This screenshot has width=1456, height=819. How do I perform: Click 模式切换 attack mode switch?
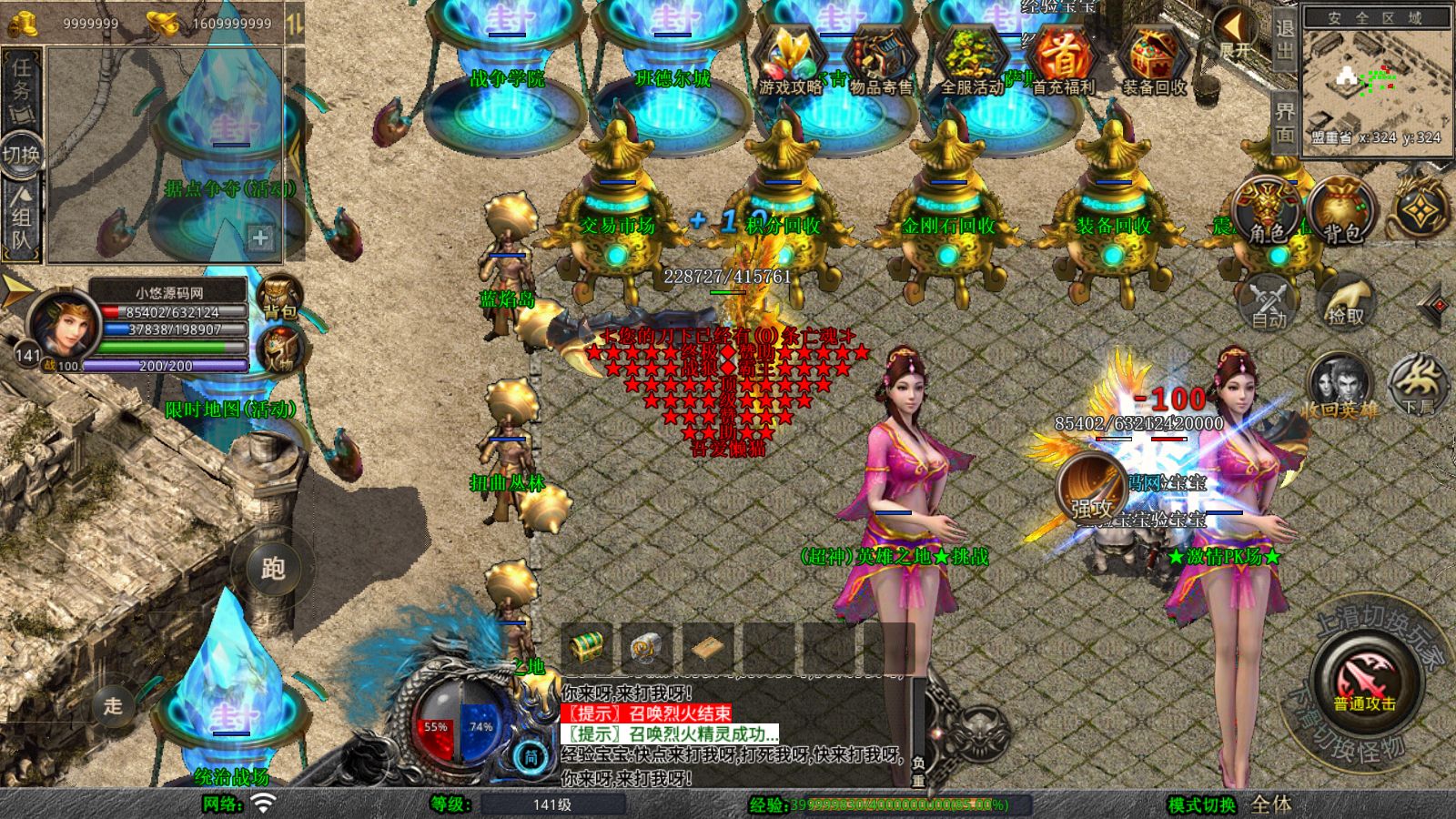tap(1201, 804)
